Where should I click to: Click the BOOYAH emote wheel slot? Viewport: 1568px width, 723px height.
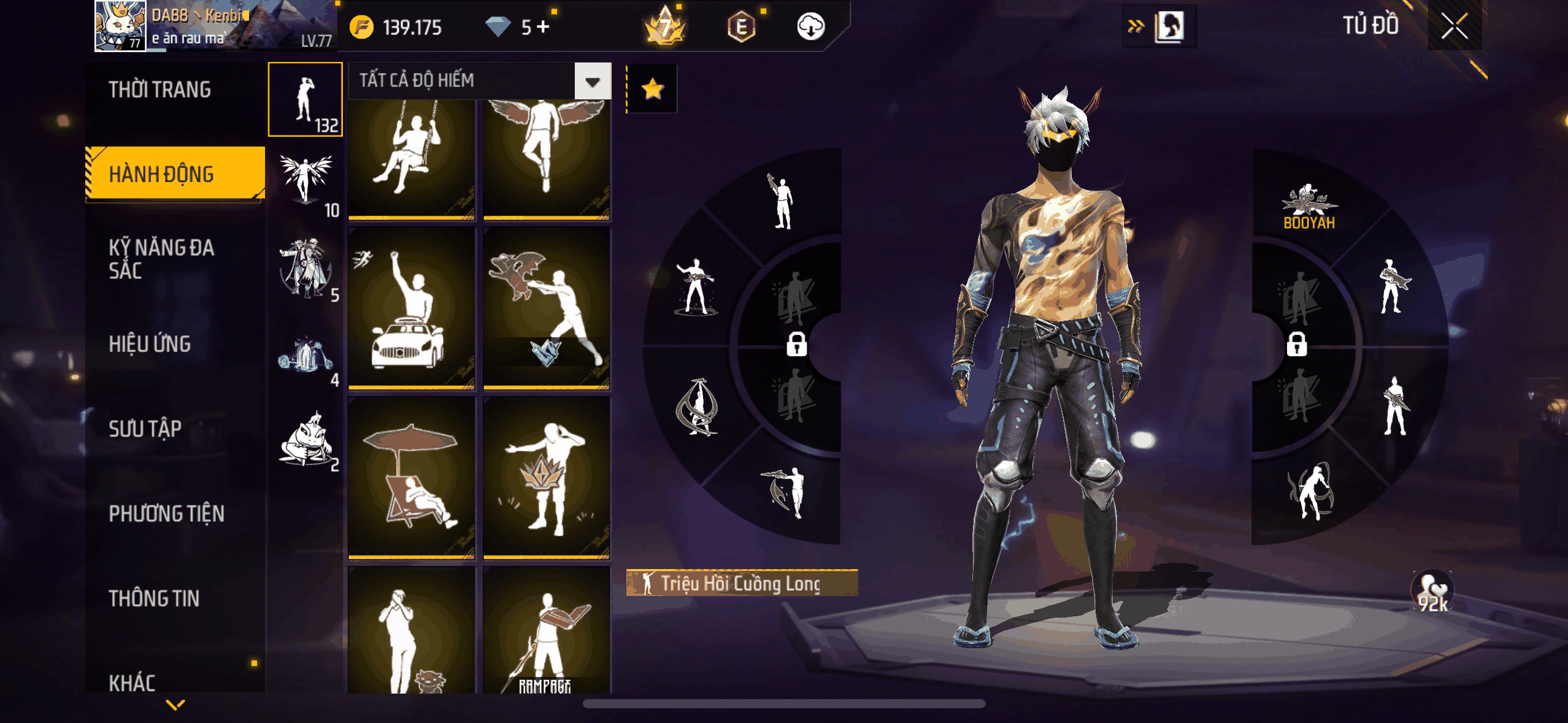[x=1309, y=207]
